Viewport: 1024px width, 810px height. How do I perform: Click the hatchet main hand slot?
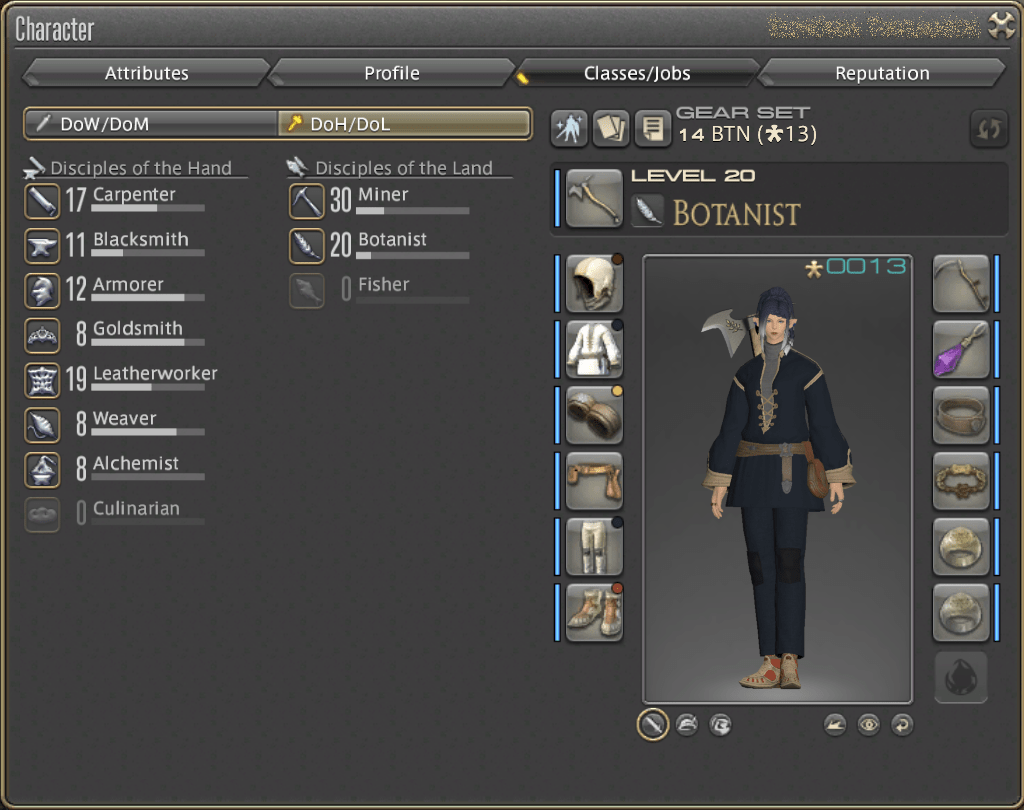click(x=595, y=198)
